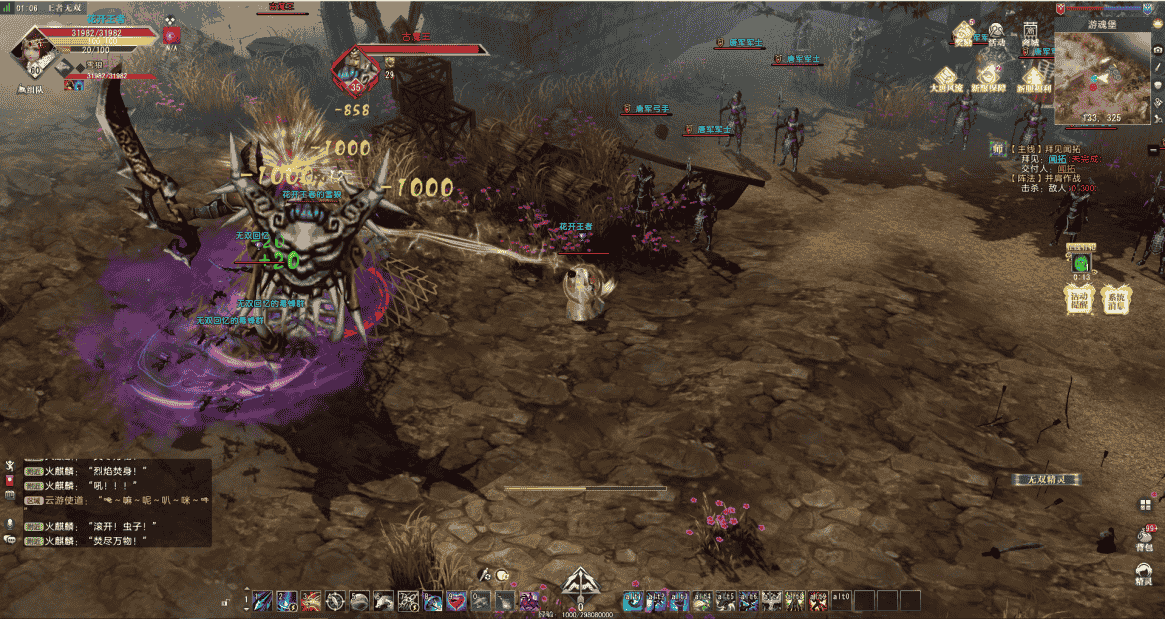Collapse the quest tracker with minus button
This screenshot has height=619, width=1165.
pos(1153,149)
